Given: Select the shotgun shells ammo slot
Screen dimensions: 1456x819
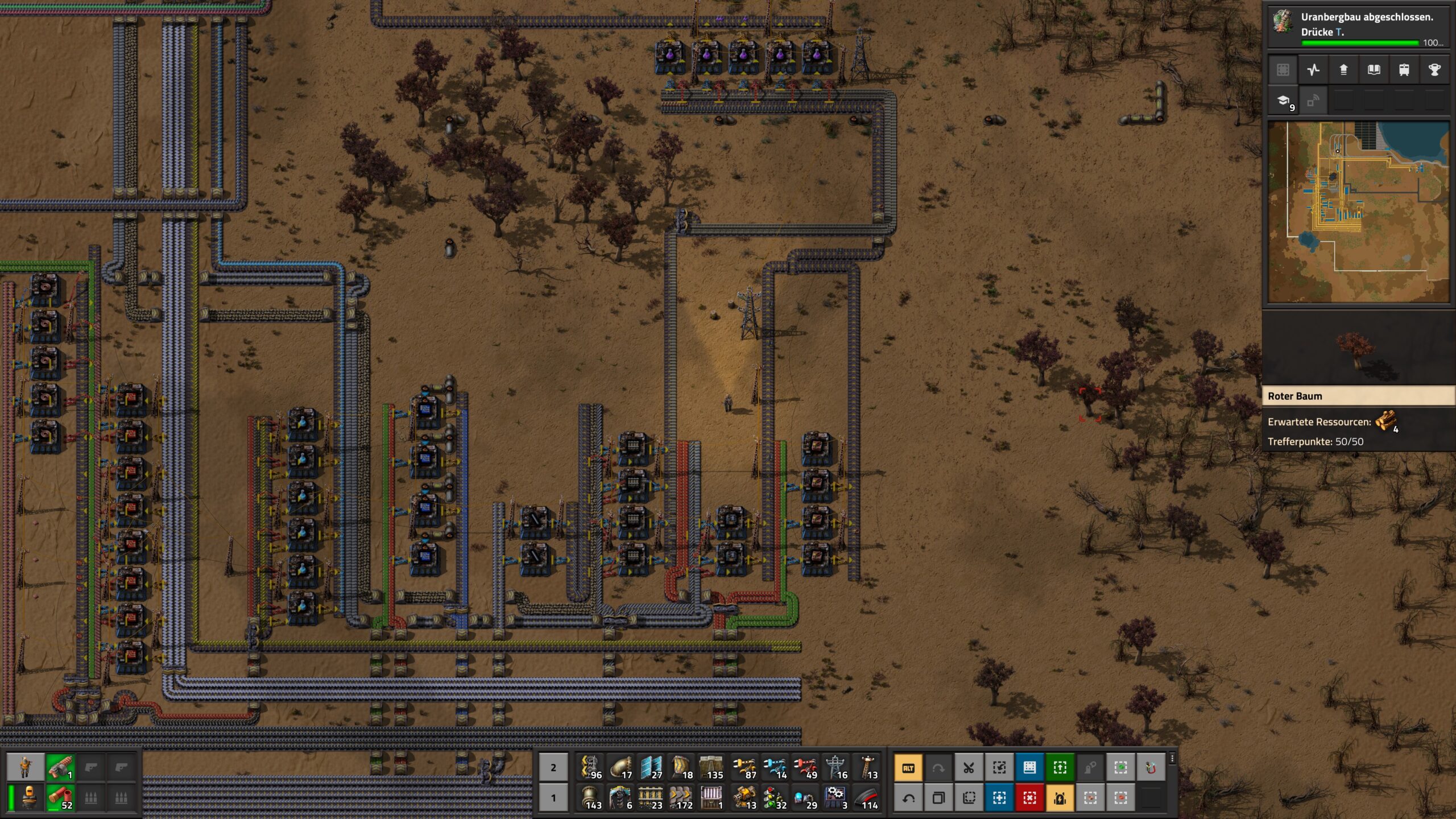Looking at the screenshot, I should [x=60, y=798].
